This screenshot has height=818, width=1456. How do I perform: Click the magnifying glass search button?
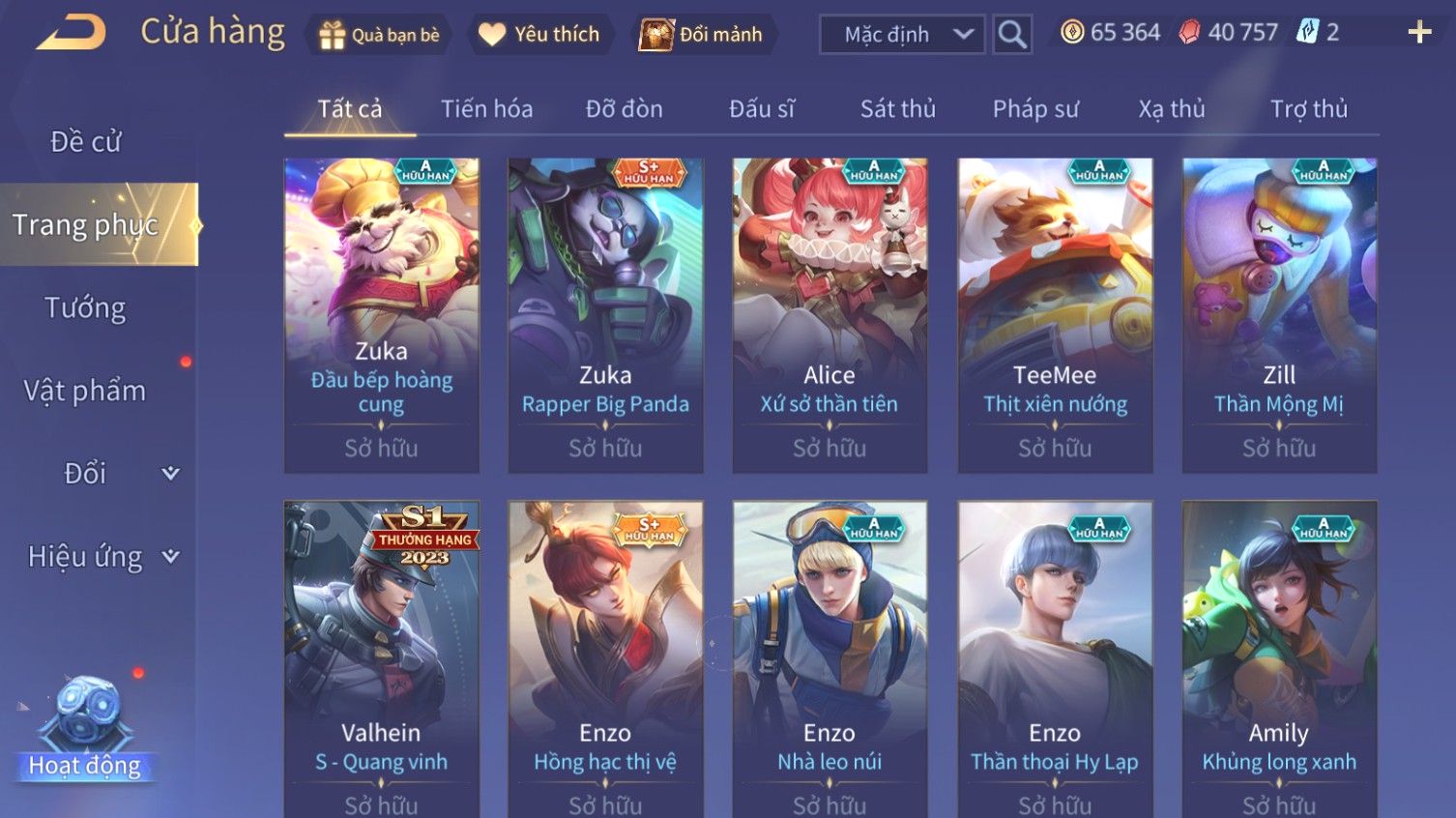(1012, 35)
